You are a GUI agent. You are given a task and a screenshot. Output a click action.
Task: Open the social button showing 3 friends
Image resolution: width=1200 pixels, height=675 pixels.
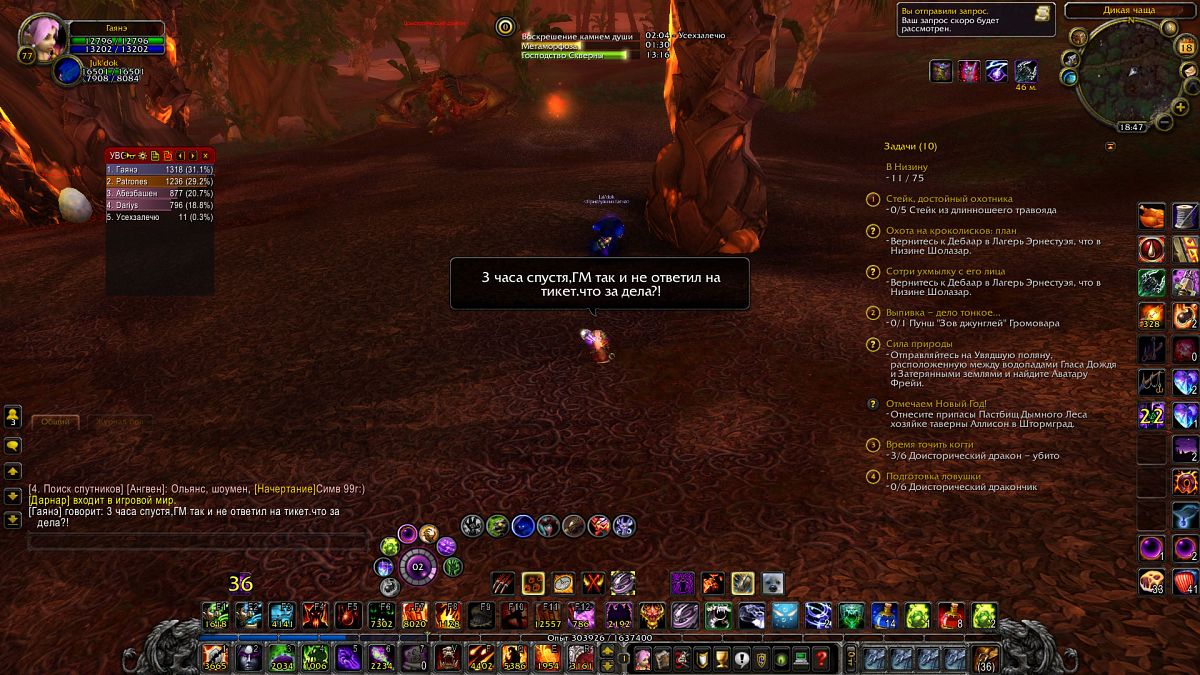coord(13,416)
